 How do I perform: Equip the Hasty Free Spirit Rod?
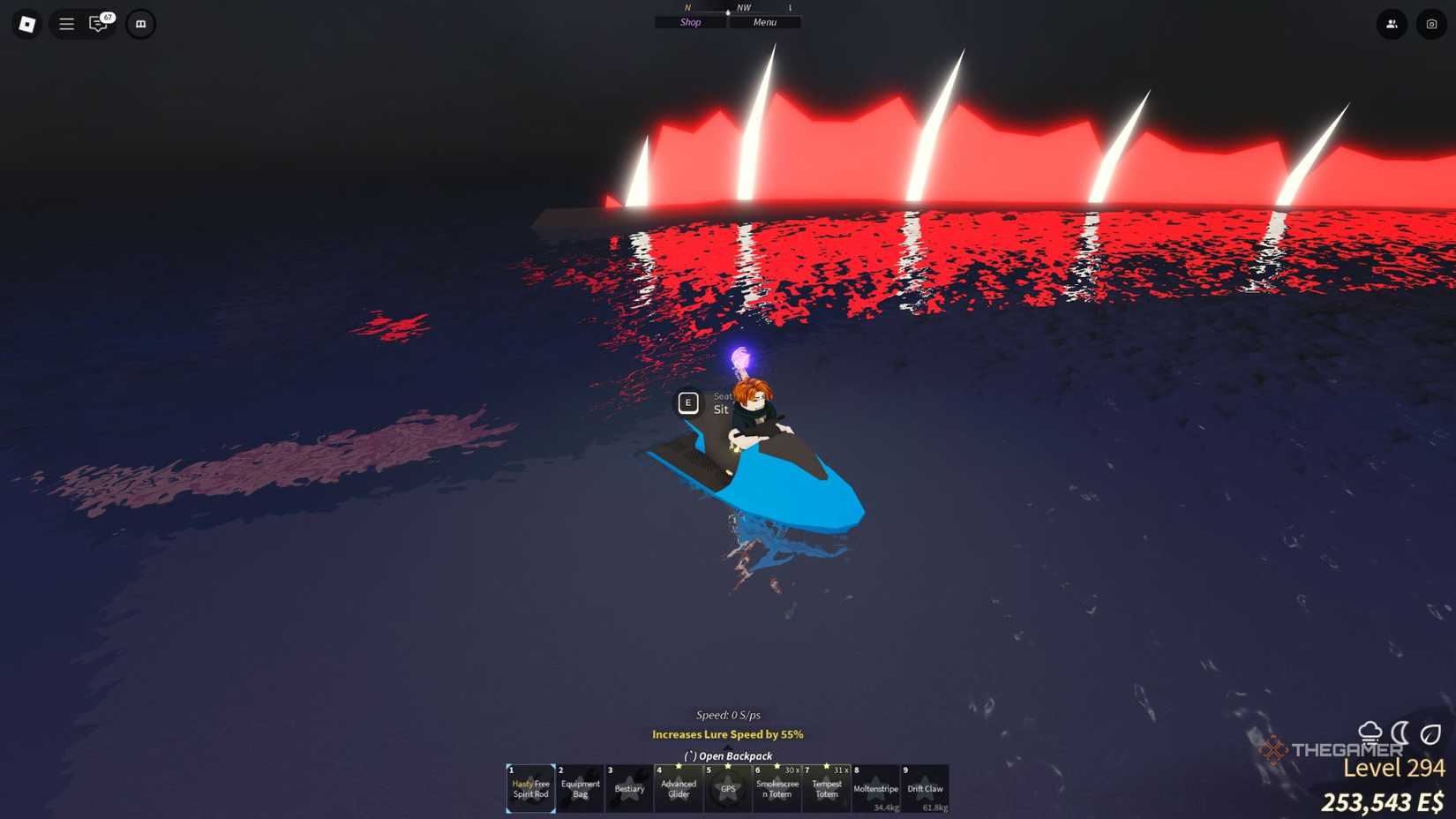pyautogui.click(x=529, y=788)
